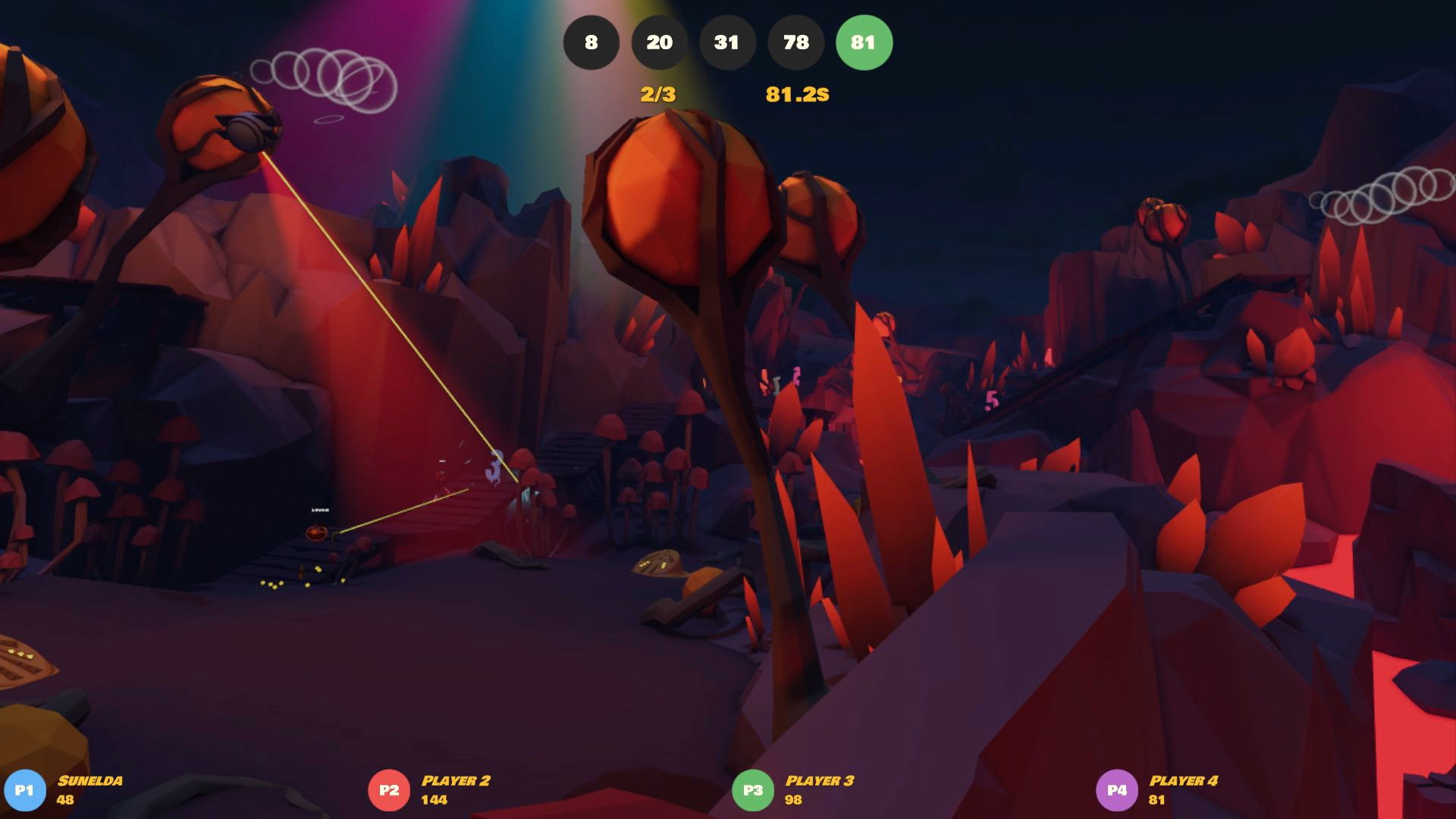The image size is (1456, 819).
Task: Select the 81.2s countdown timer
Action: 796,94
